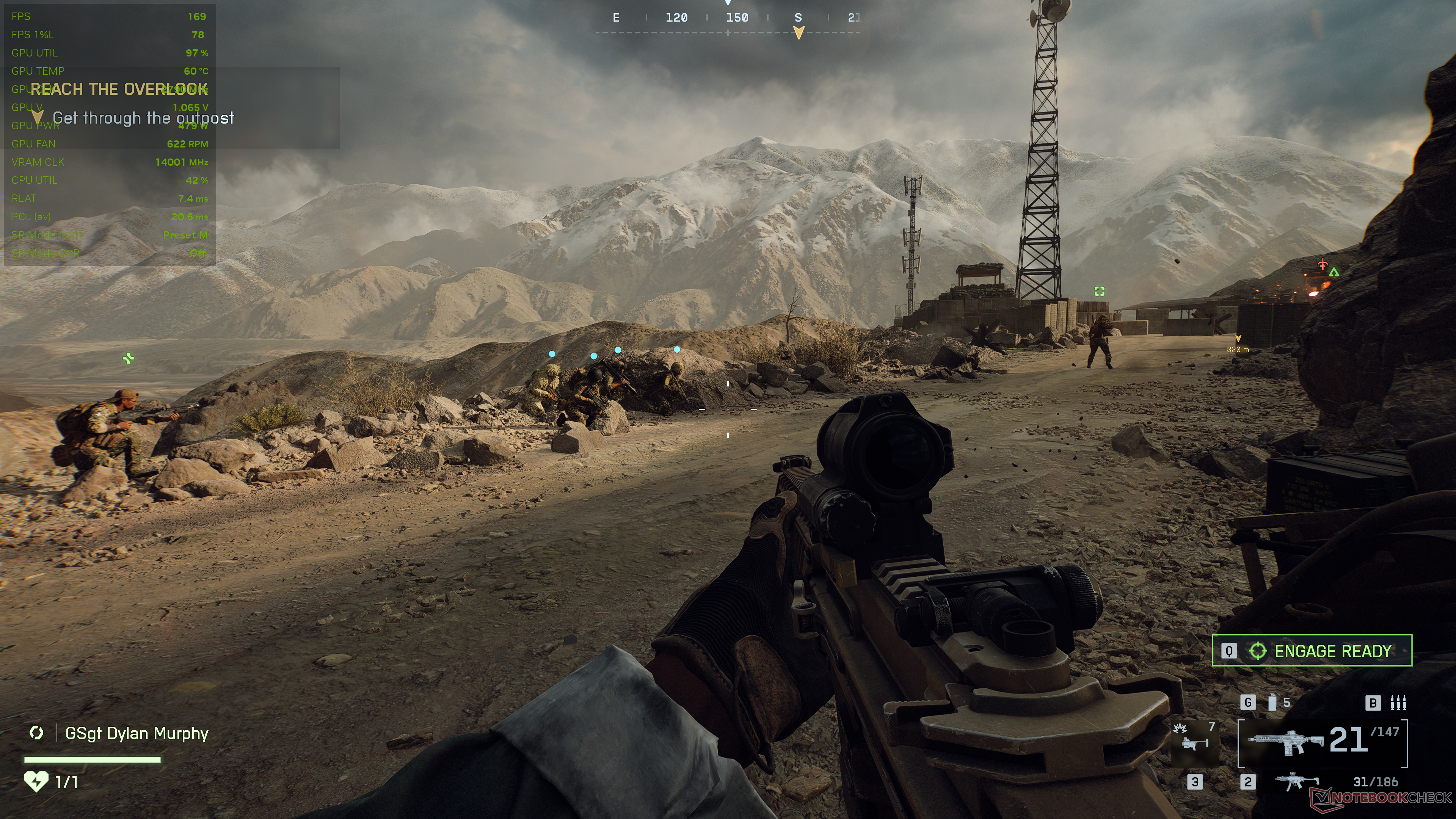Click the compass heading bar
This screenshot has width=1456, height=819.
(x=728, y=23)
